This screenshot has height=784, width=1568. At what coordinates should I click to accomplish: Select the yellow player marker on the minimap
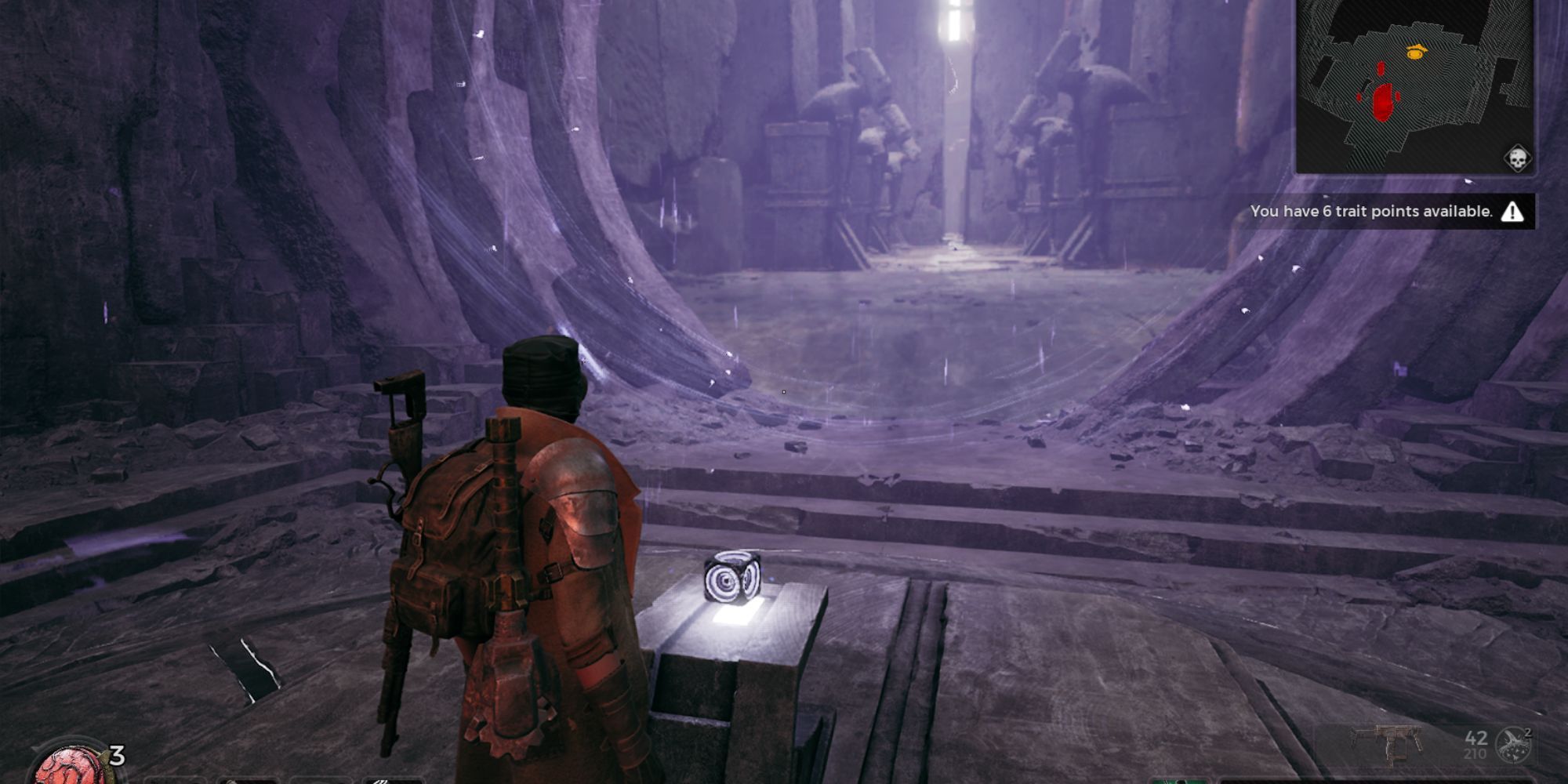coord(1417,53)
